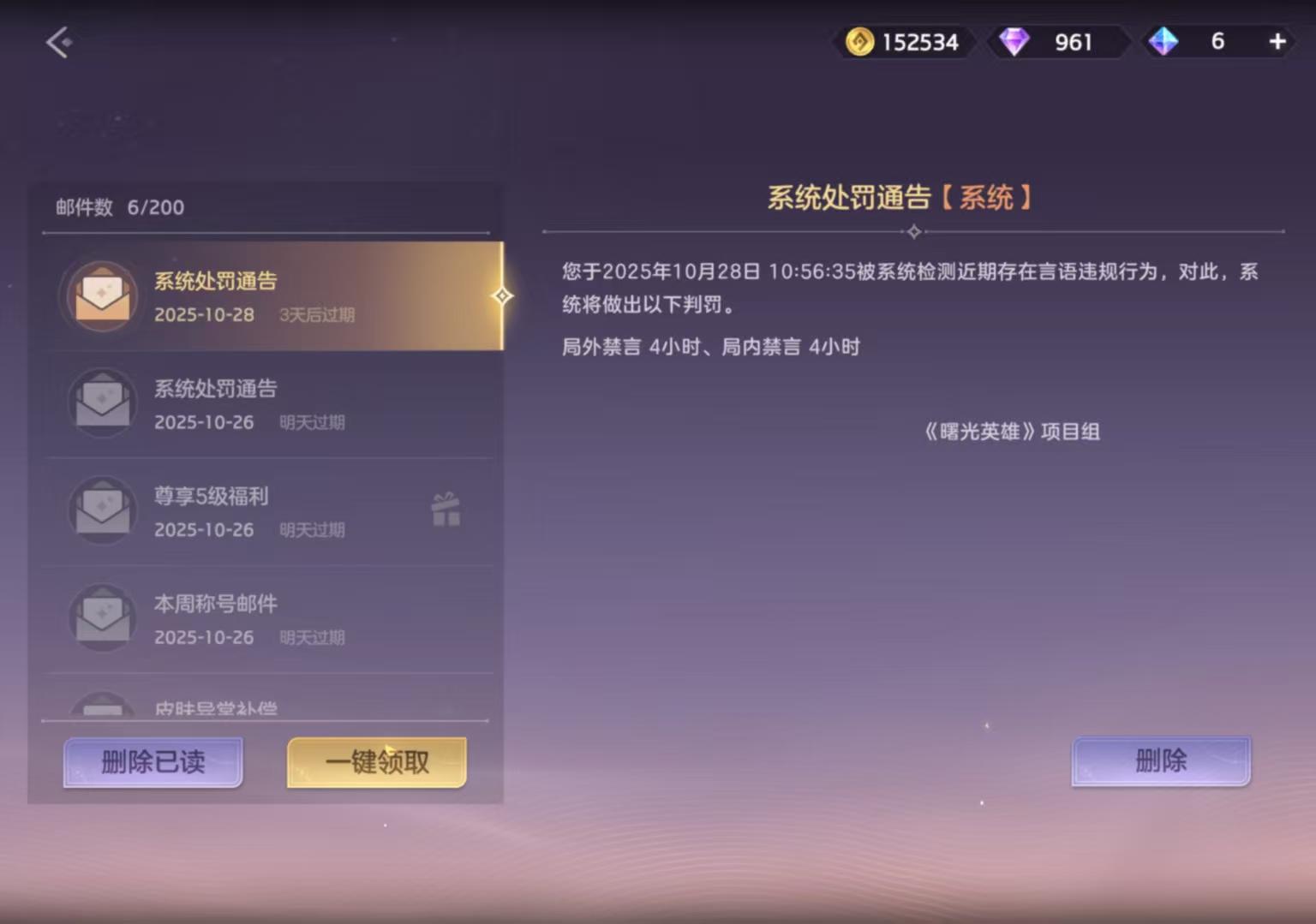
Task: Click the back arrow to exit mailbox
Action: 57,41
